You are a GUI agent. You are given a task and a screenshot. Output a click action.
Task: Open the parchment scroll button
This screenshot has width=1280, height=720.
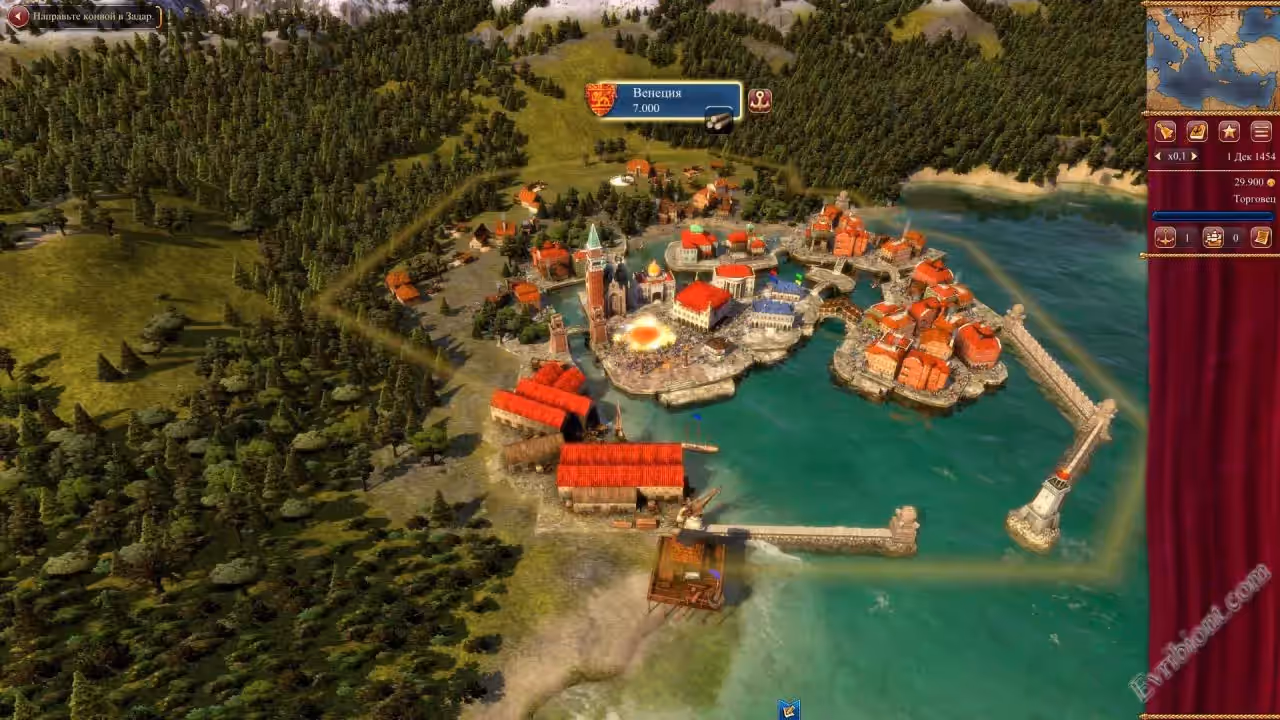tap(1261, 238)
